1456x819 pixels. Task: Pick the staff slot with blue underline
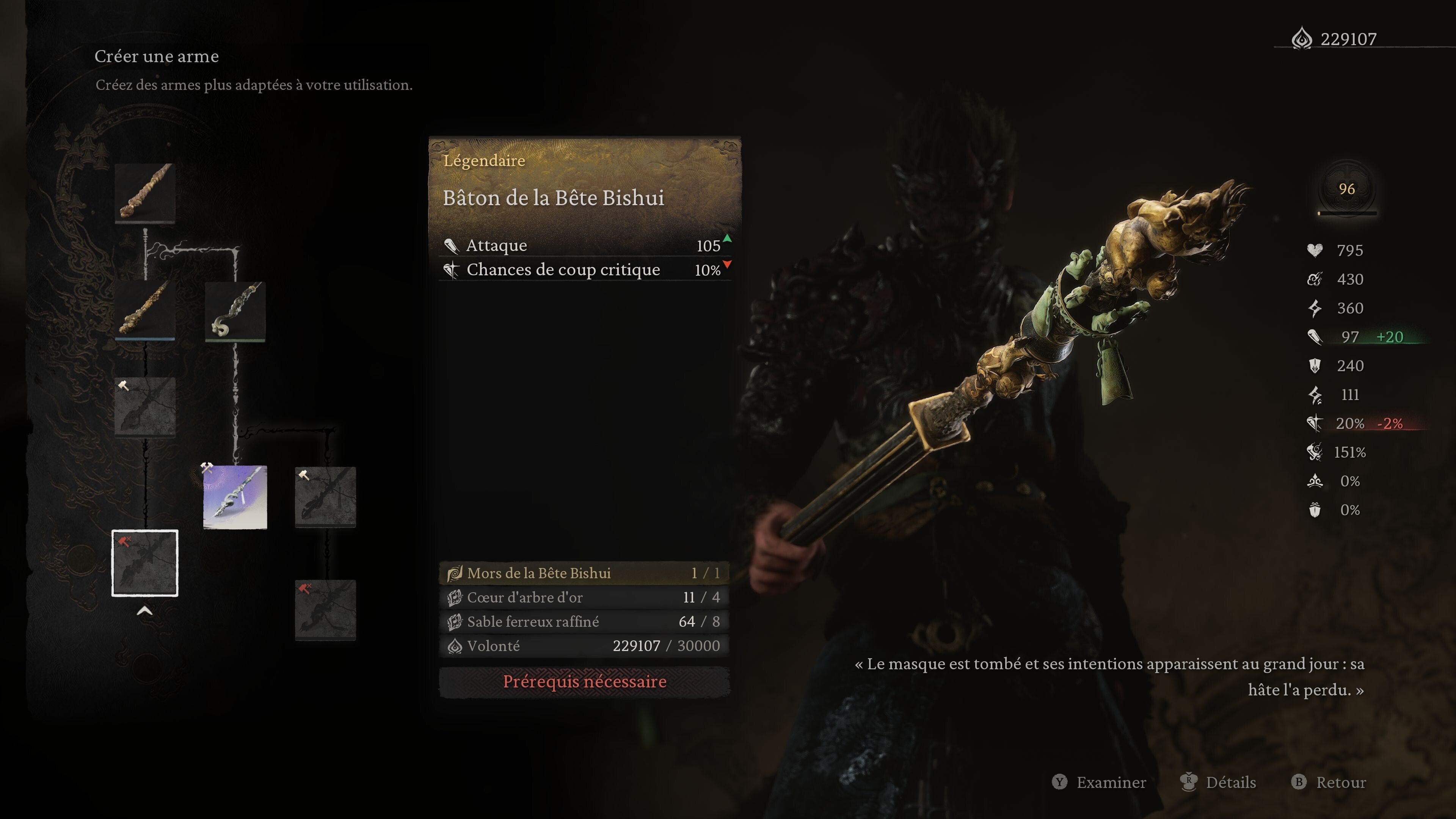tap(145, 311)
